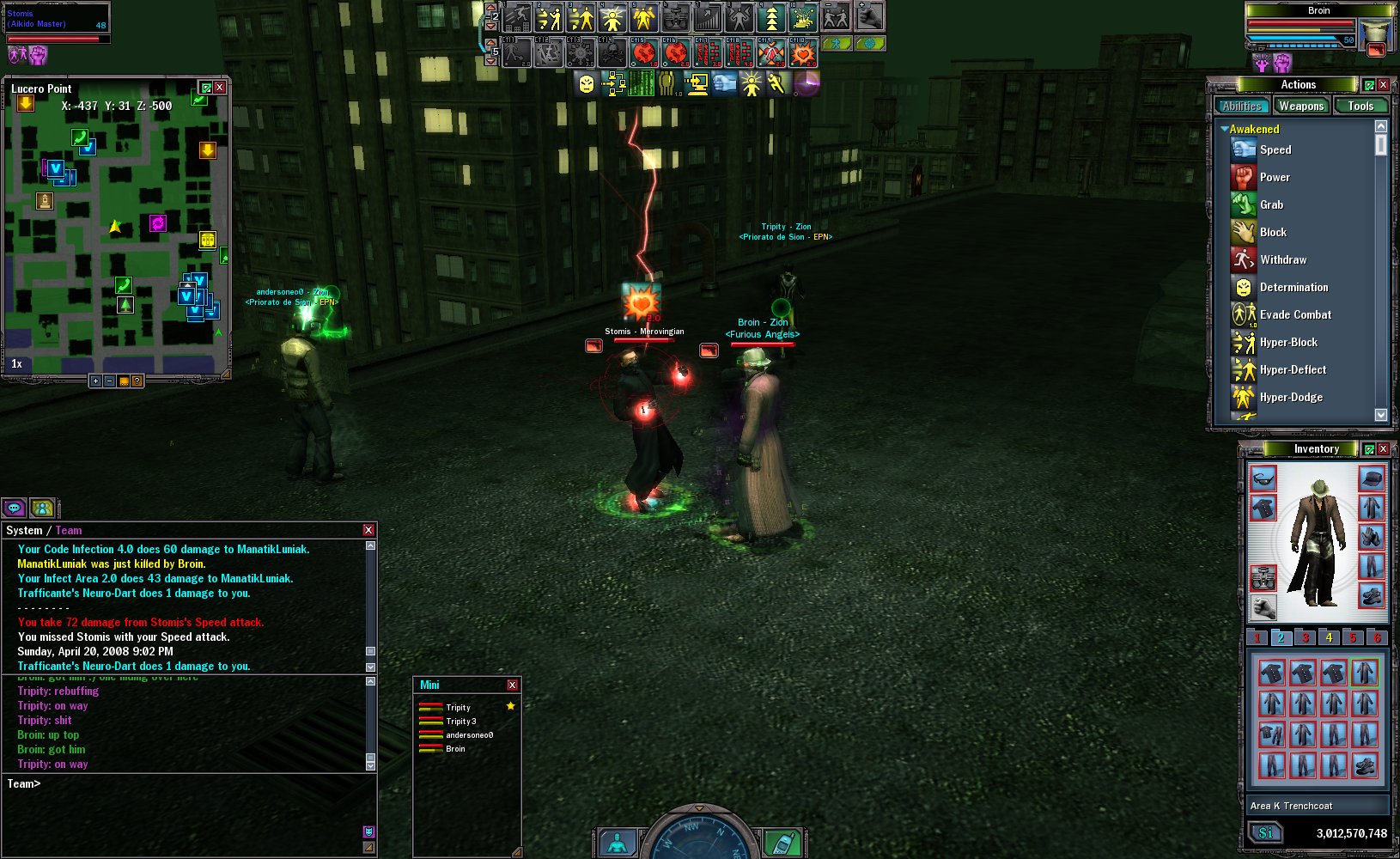The width and height of the screenshot is (1400, 859).
Task: Collapse the Awakened ability group
Action: [x=1225, y=129]
